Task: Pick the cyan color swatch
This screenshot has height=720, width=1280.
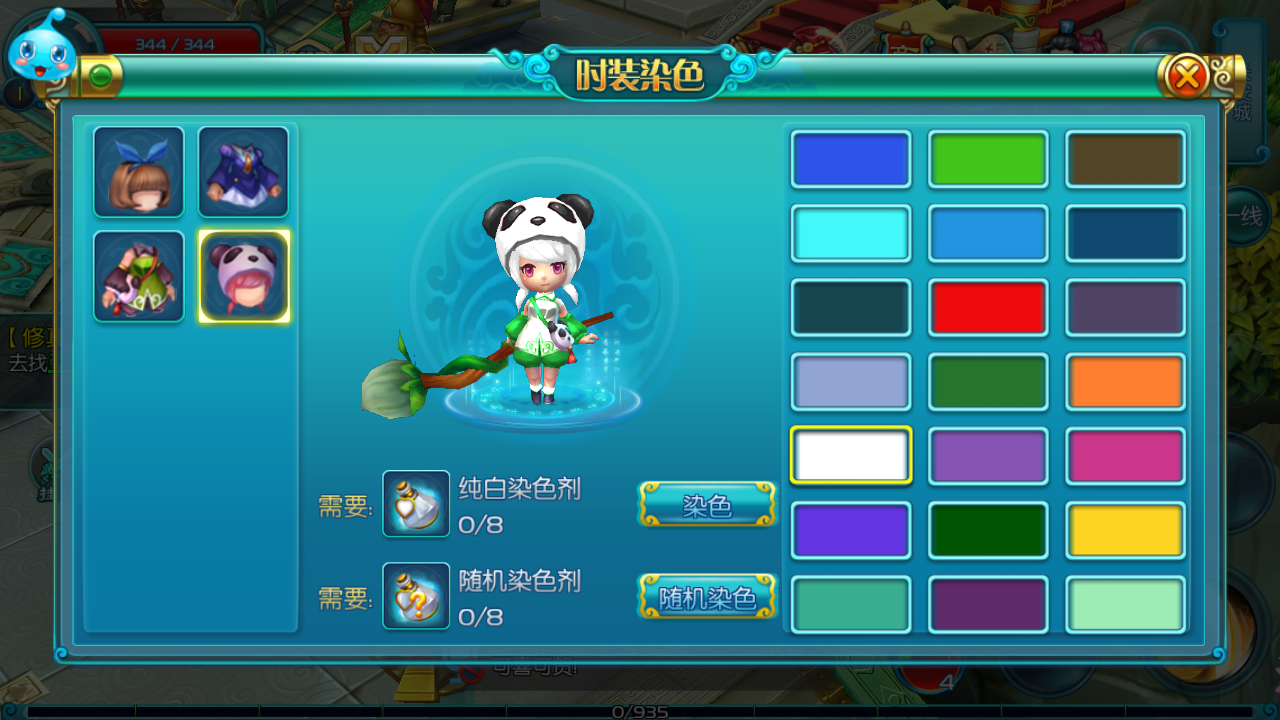Action: point(851,233)
